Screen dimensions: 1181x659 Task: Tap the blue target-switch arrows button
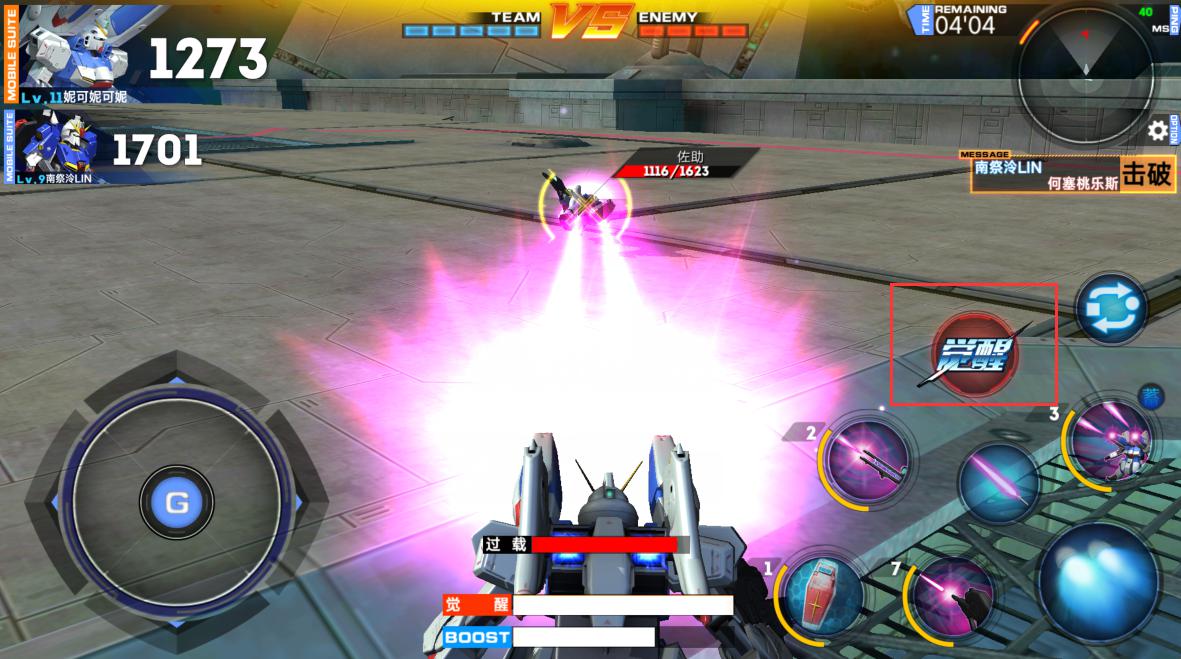pos(1111,309)
